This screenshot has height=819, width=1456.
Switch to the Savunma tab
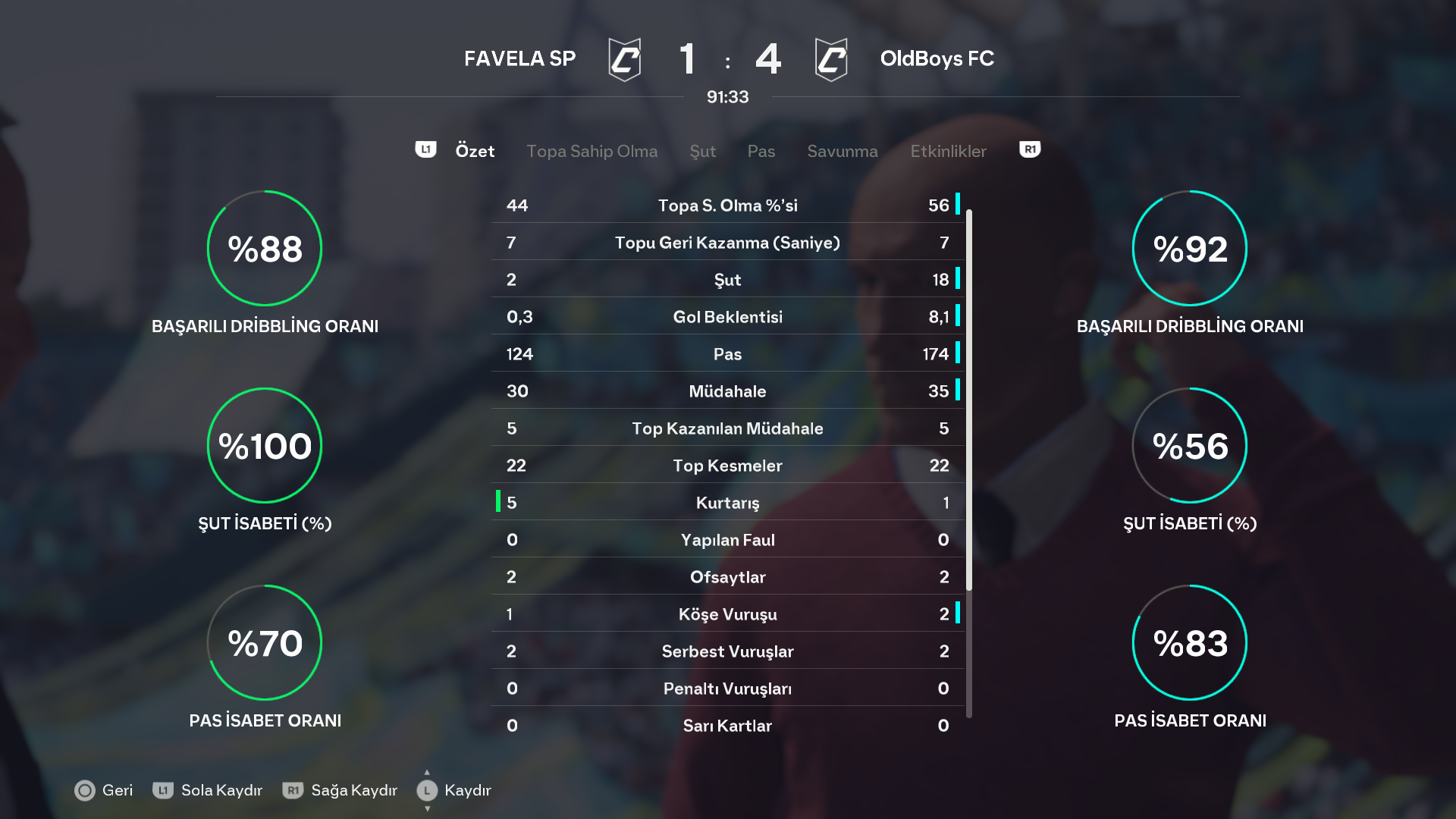coord(842,151)
